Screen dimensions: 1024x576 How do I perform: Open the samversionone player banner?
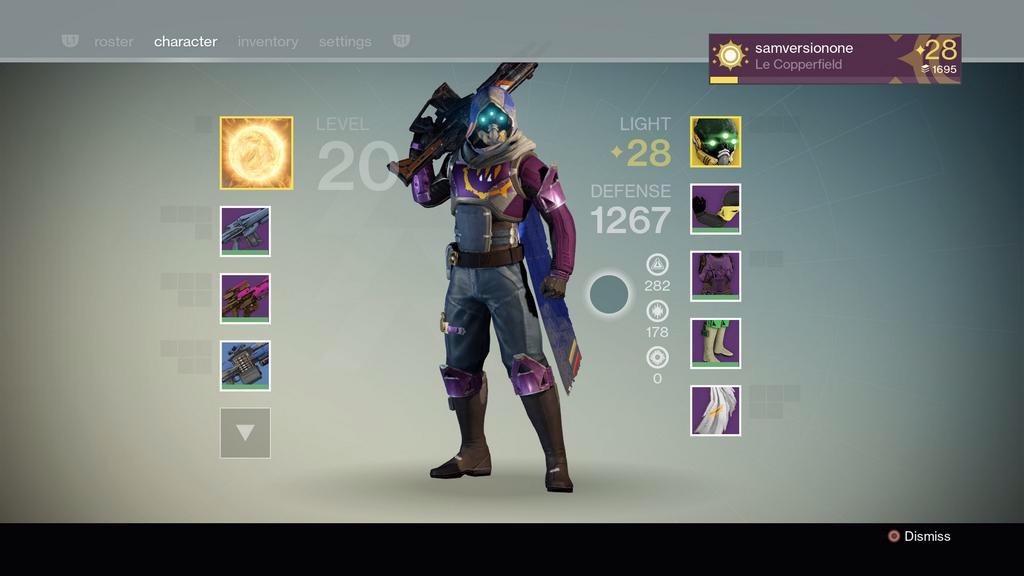(834, 59)
